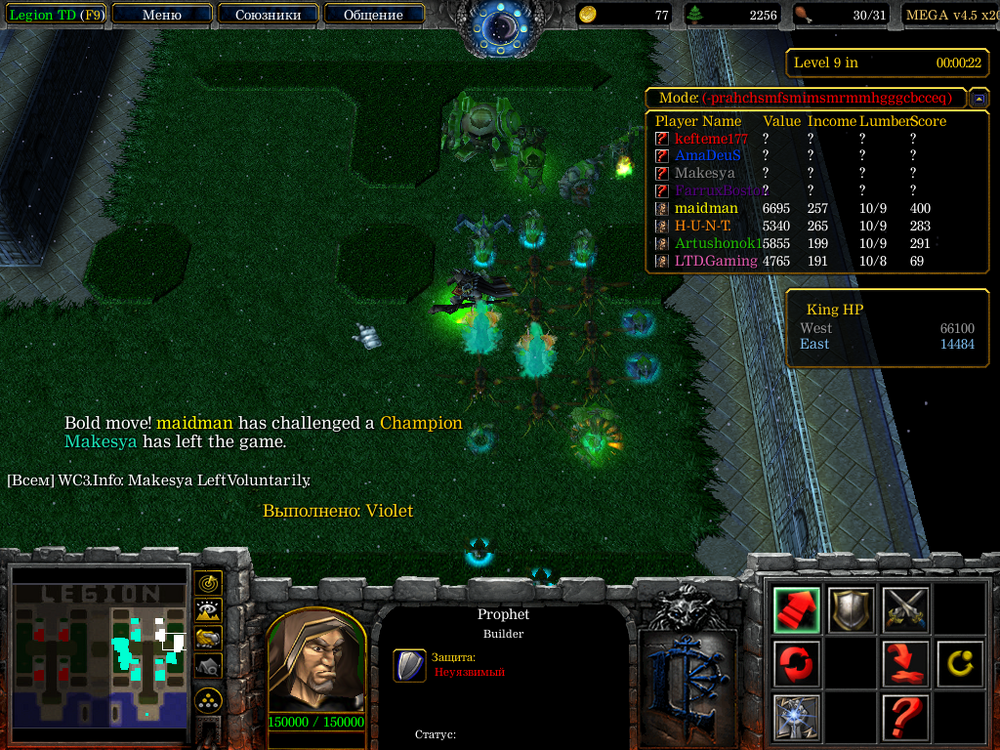Open the Legion TD quests button
This screenshot has width=1000, height=750.
pos(55,15)
